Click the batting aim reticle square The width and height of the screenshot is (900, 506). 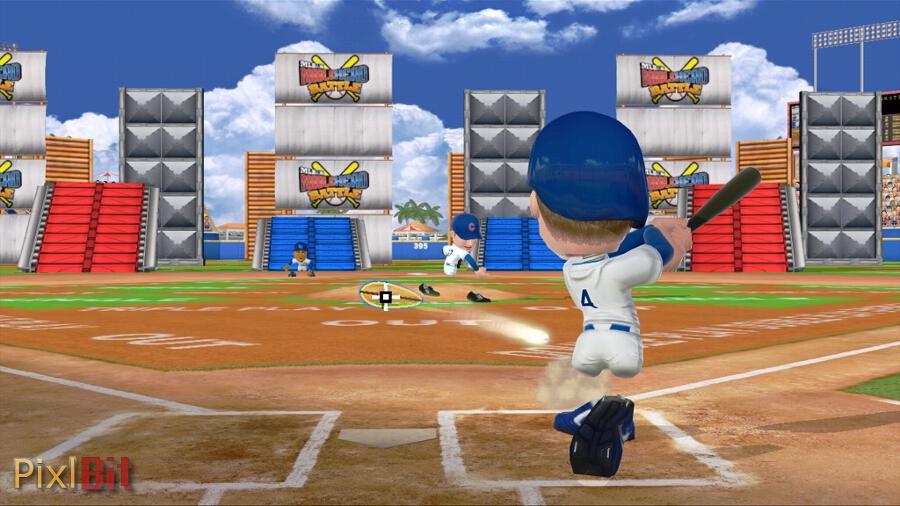386,296
